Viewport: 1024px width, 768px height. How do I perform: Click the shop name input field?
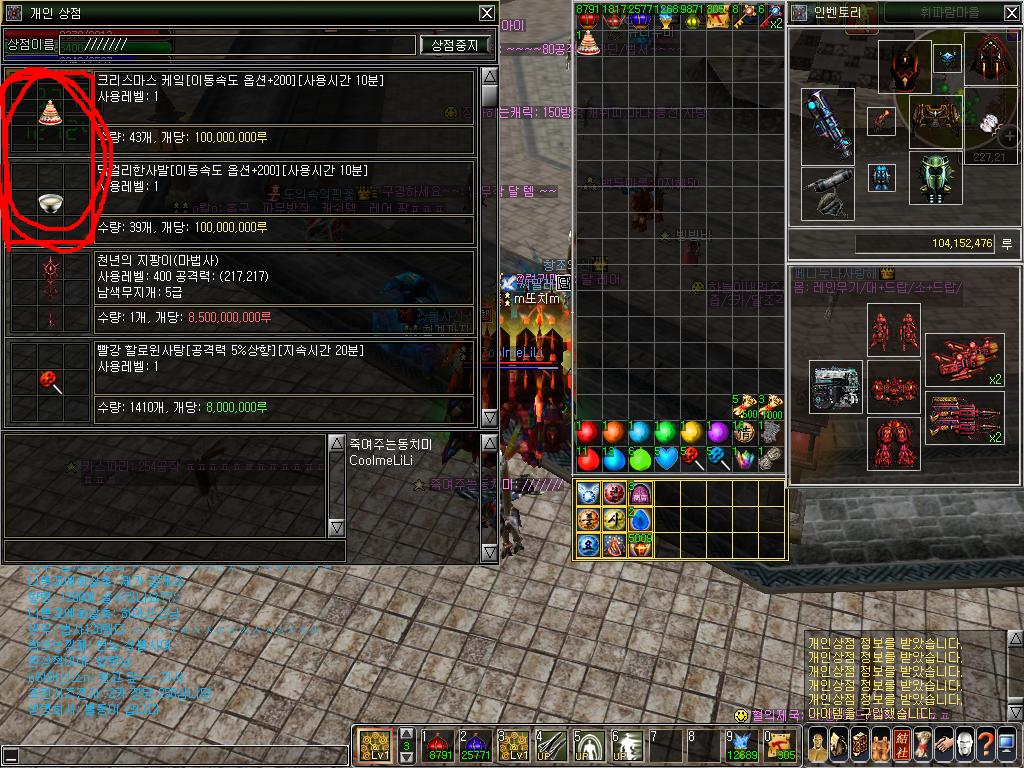tap(236, 45)
